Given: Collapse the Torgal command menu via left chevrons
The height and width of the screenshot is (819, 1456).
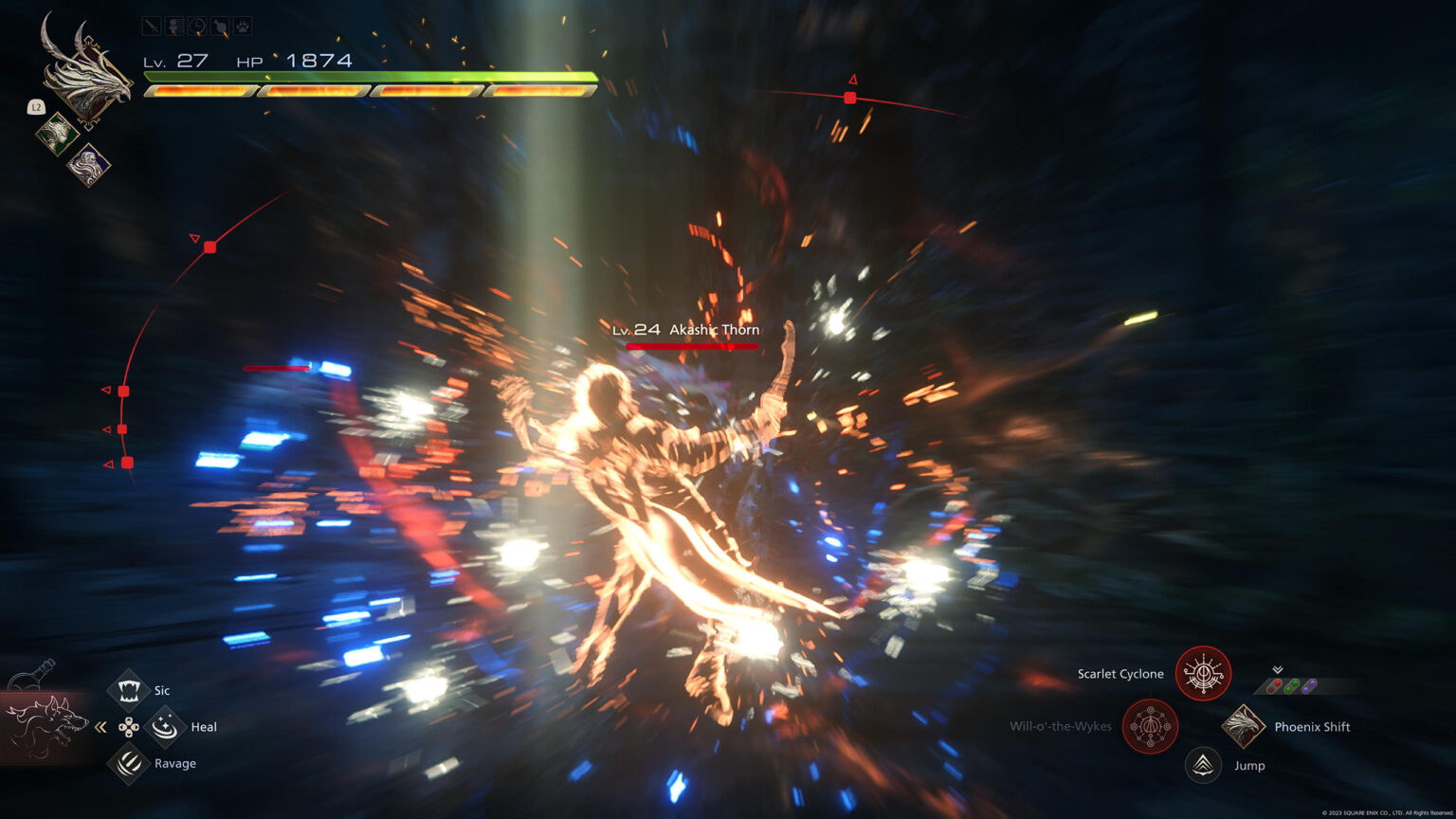Looking at the screenshot, I should (99, 724).
